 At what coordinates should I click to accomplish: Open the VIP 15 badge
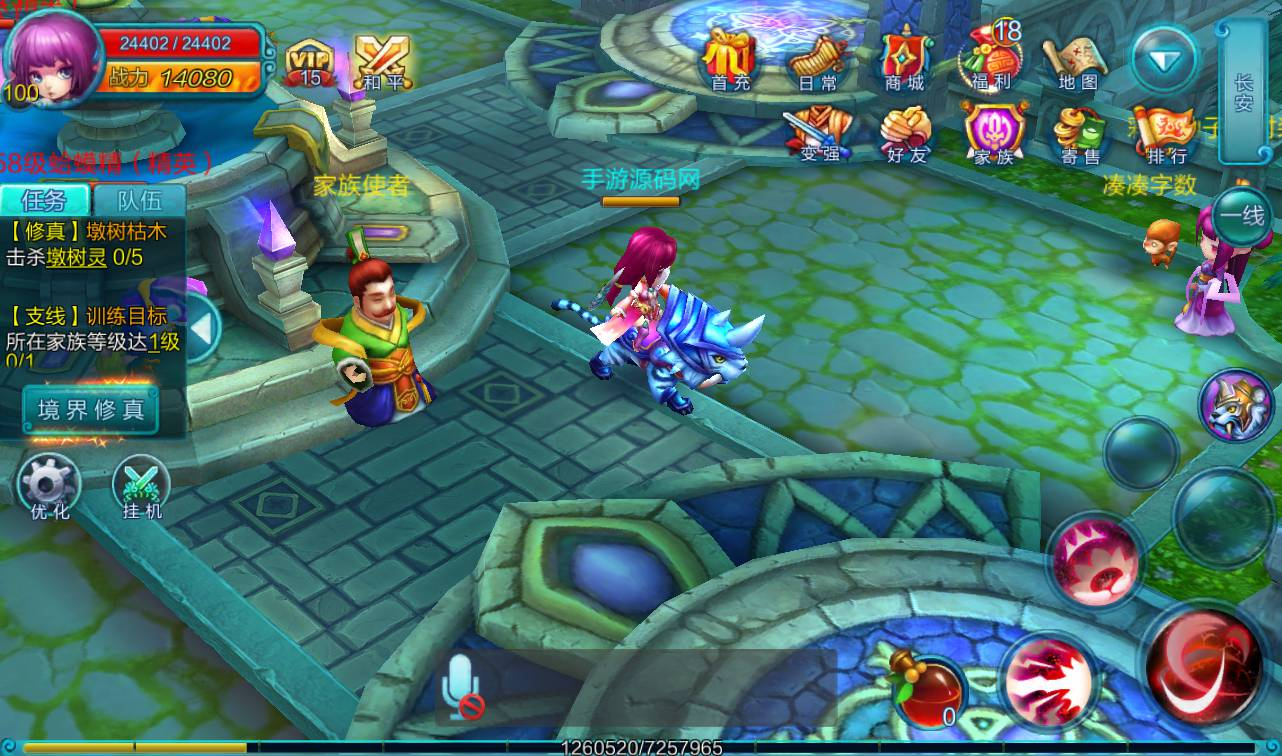[x=310, y=64]
